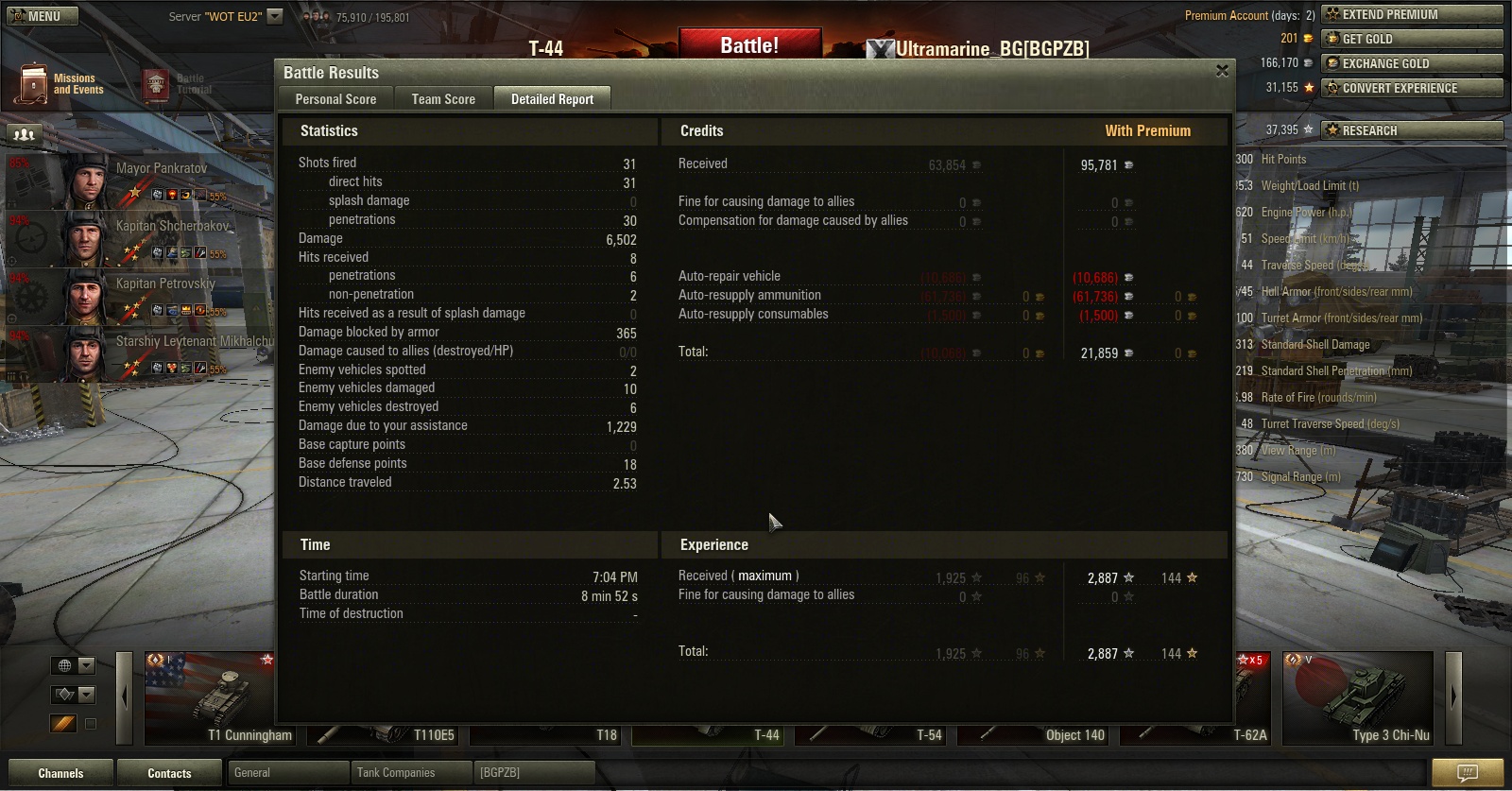Select the Type 3 Chi-Nu tank
Screen dimensions: 1512x791
(1357, 698)
